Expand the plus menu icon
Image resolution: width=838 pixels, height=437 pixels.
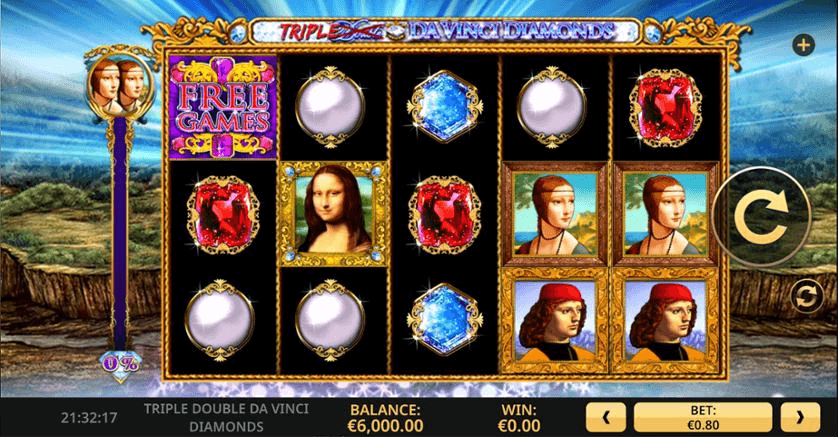(802, 45)
